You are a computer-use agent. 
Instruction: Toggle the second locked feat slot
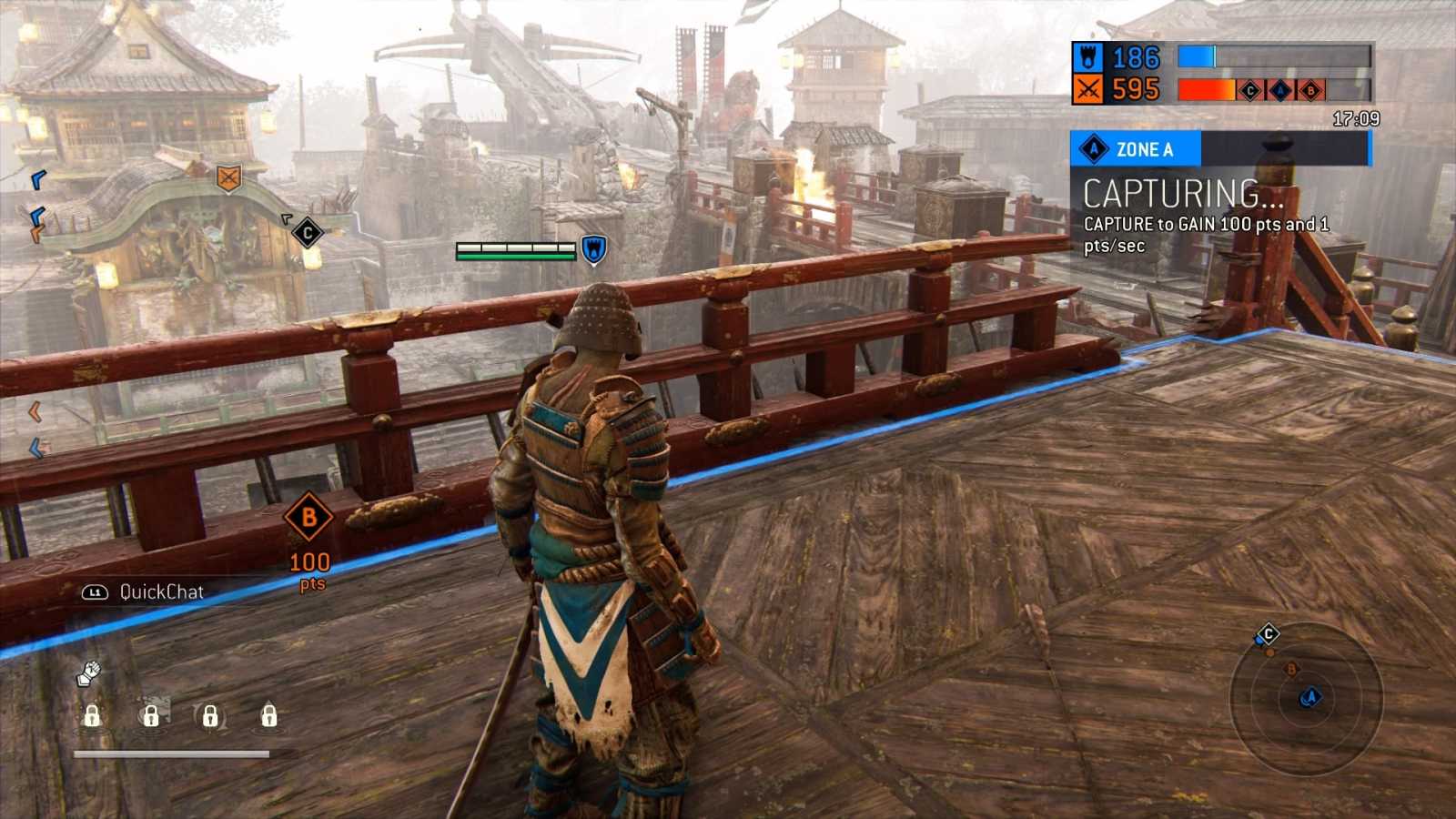coord(151,717)
